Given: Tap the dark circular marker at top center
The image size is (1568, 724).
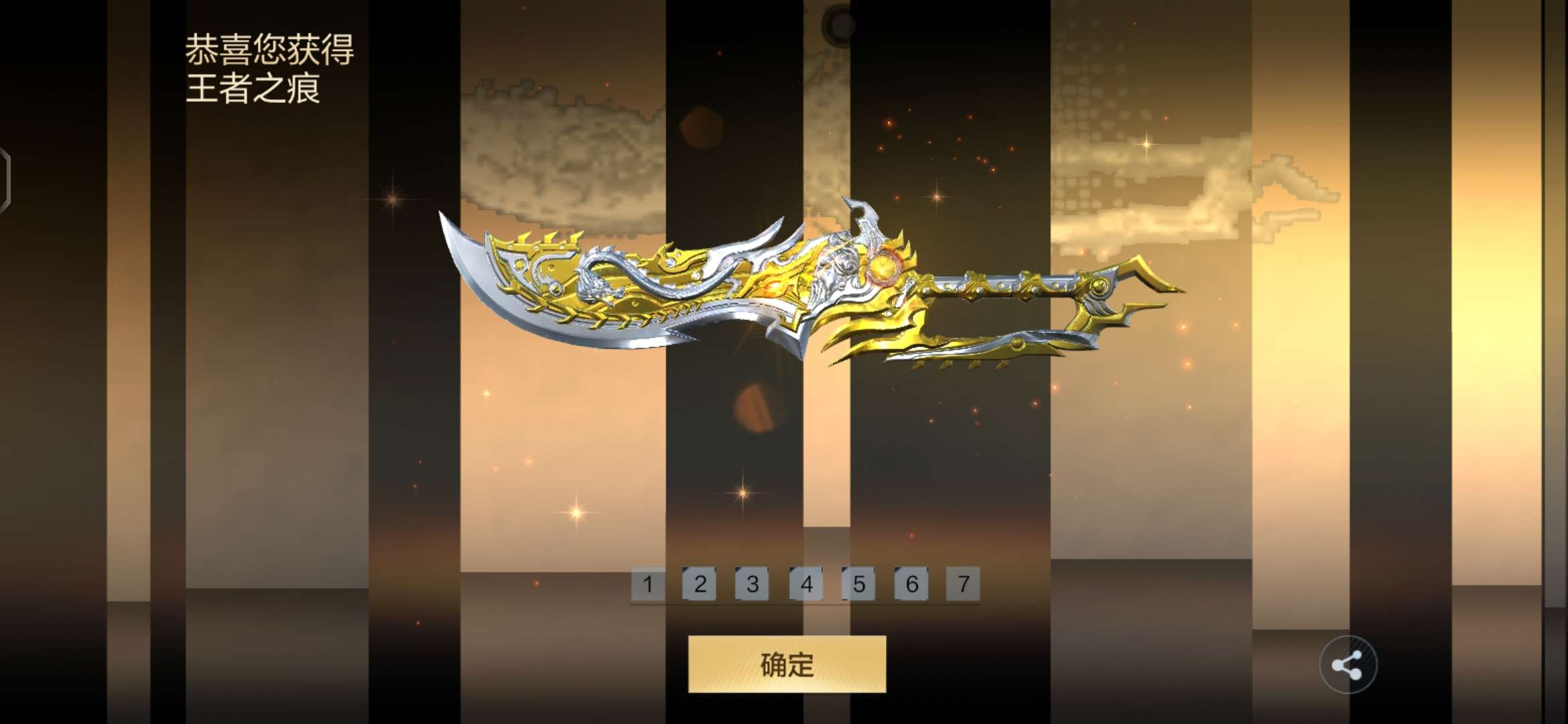Looking at the screenshot, I should 840,22.
